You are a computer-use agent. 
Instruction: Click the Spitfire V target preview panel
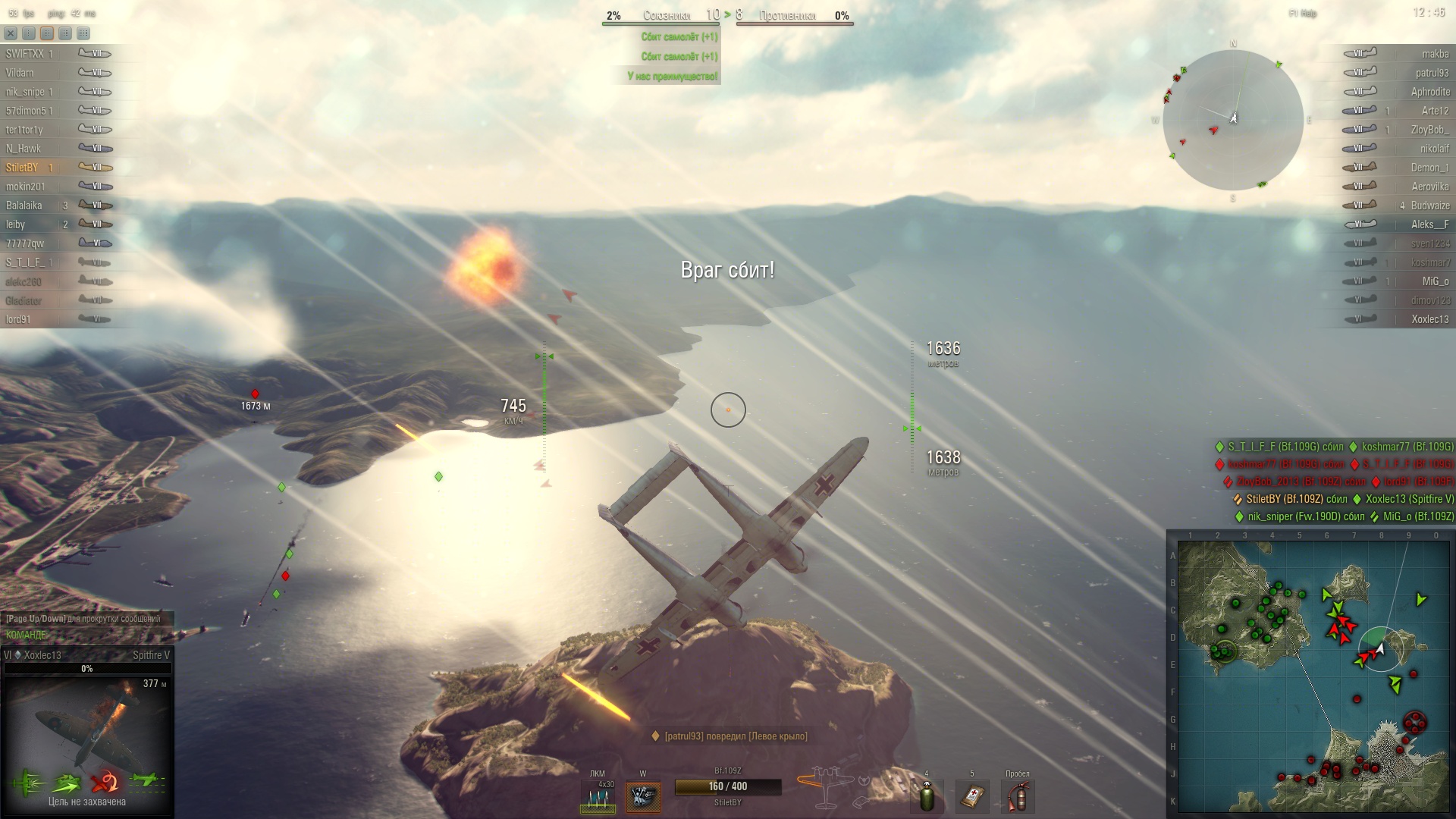(x=86, y=720)
